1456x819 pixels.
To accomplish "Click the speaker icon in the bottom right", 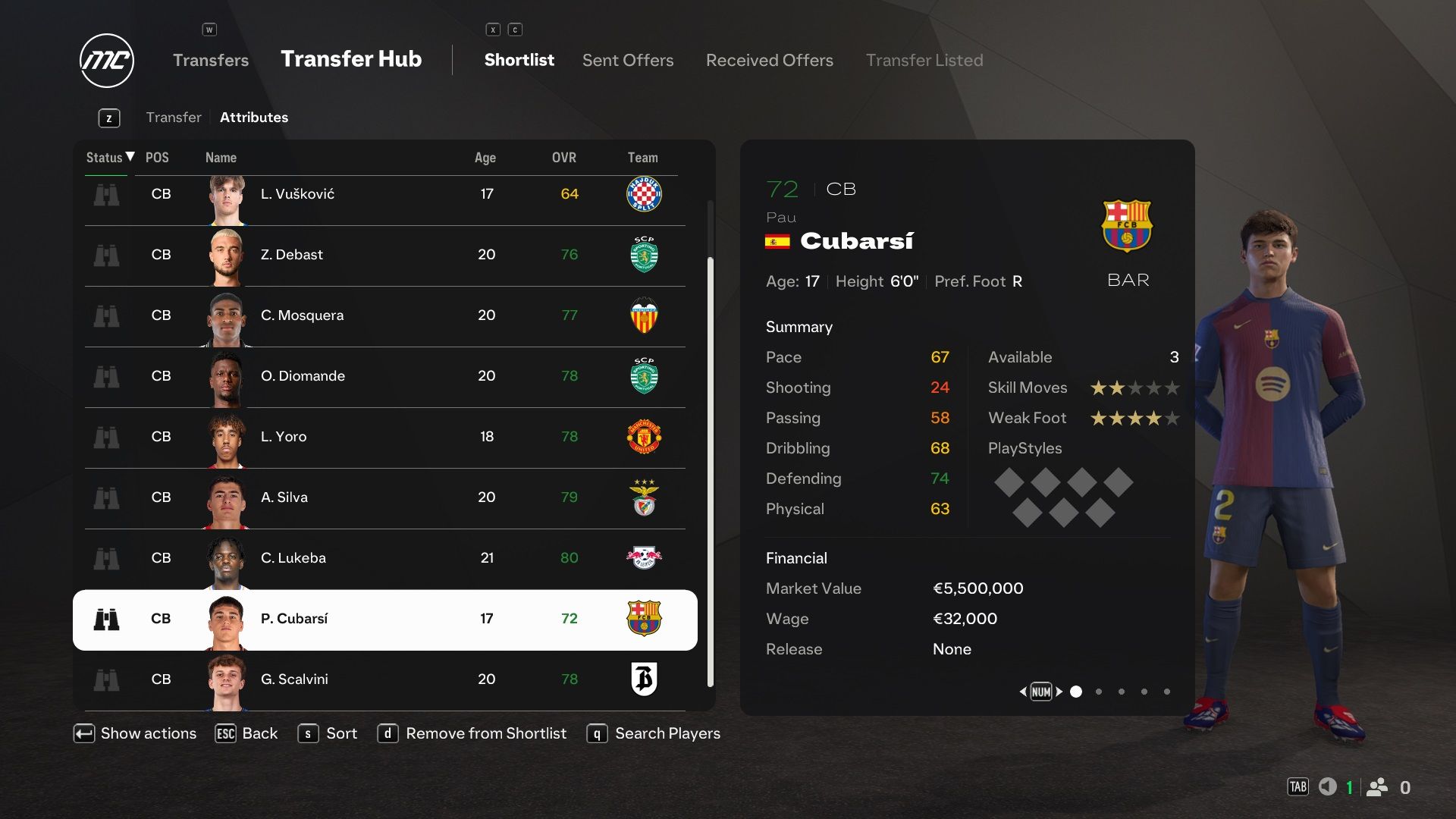I will (x=1329, y=787).
